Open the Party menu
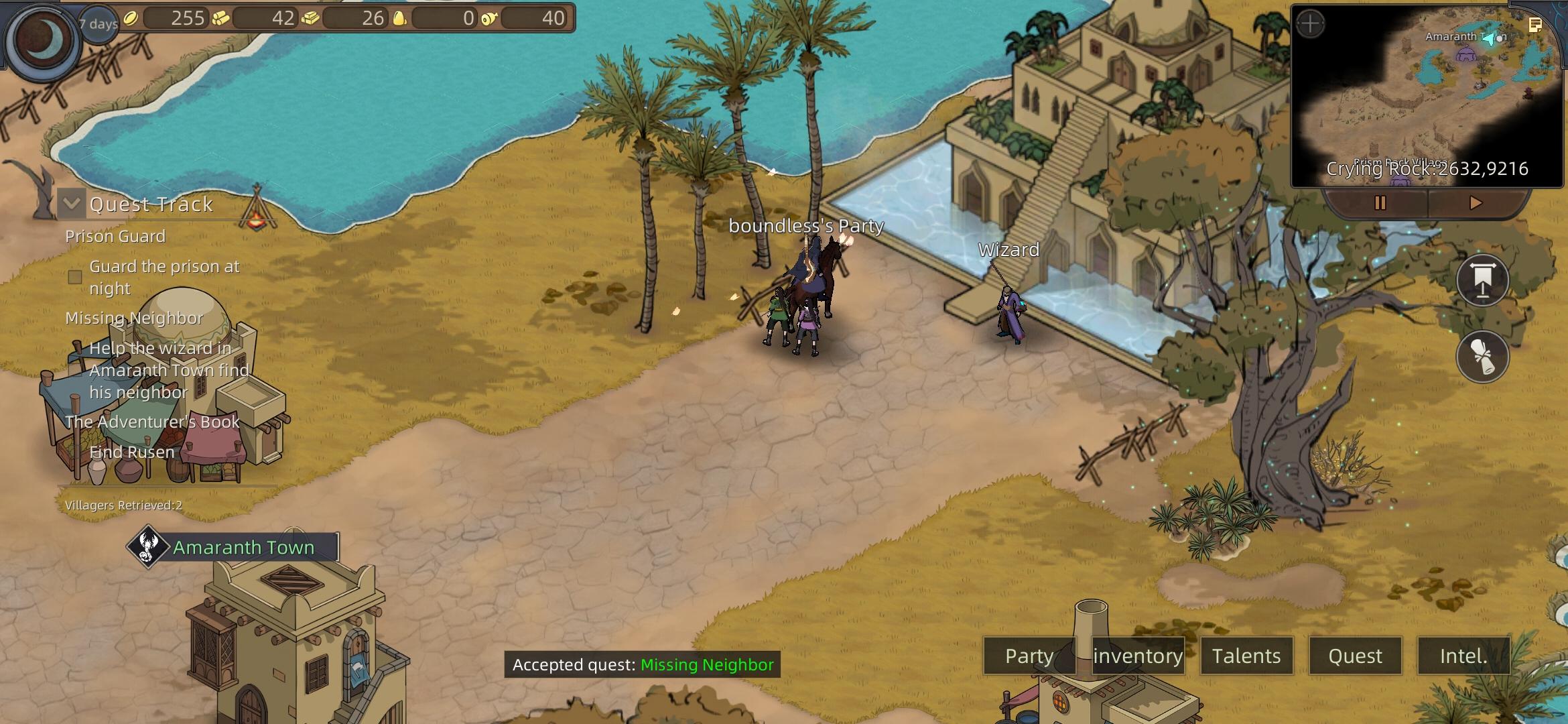 [1029, 656]
